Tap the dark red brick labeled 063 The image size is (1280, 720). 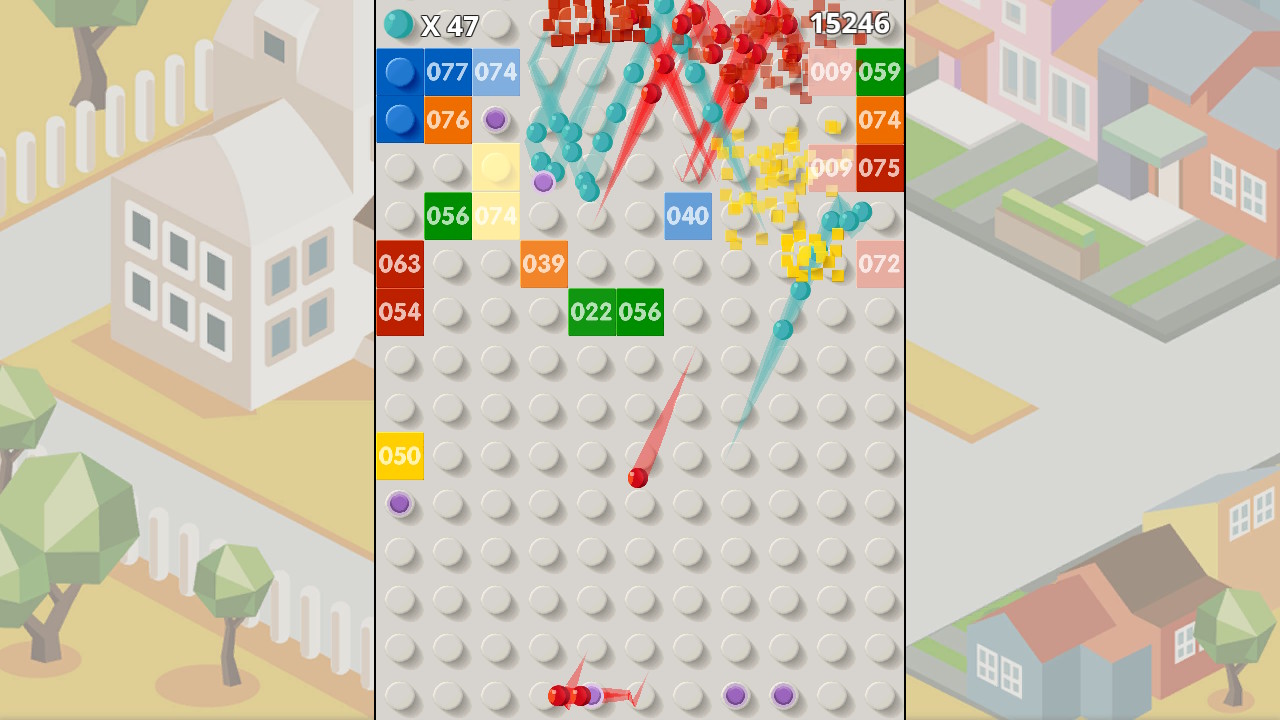(x=399, y=264)
